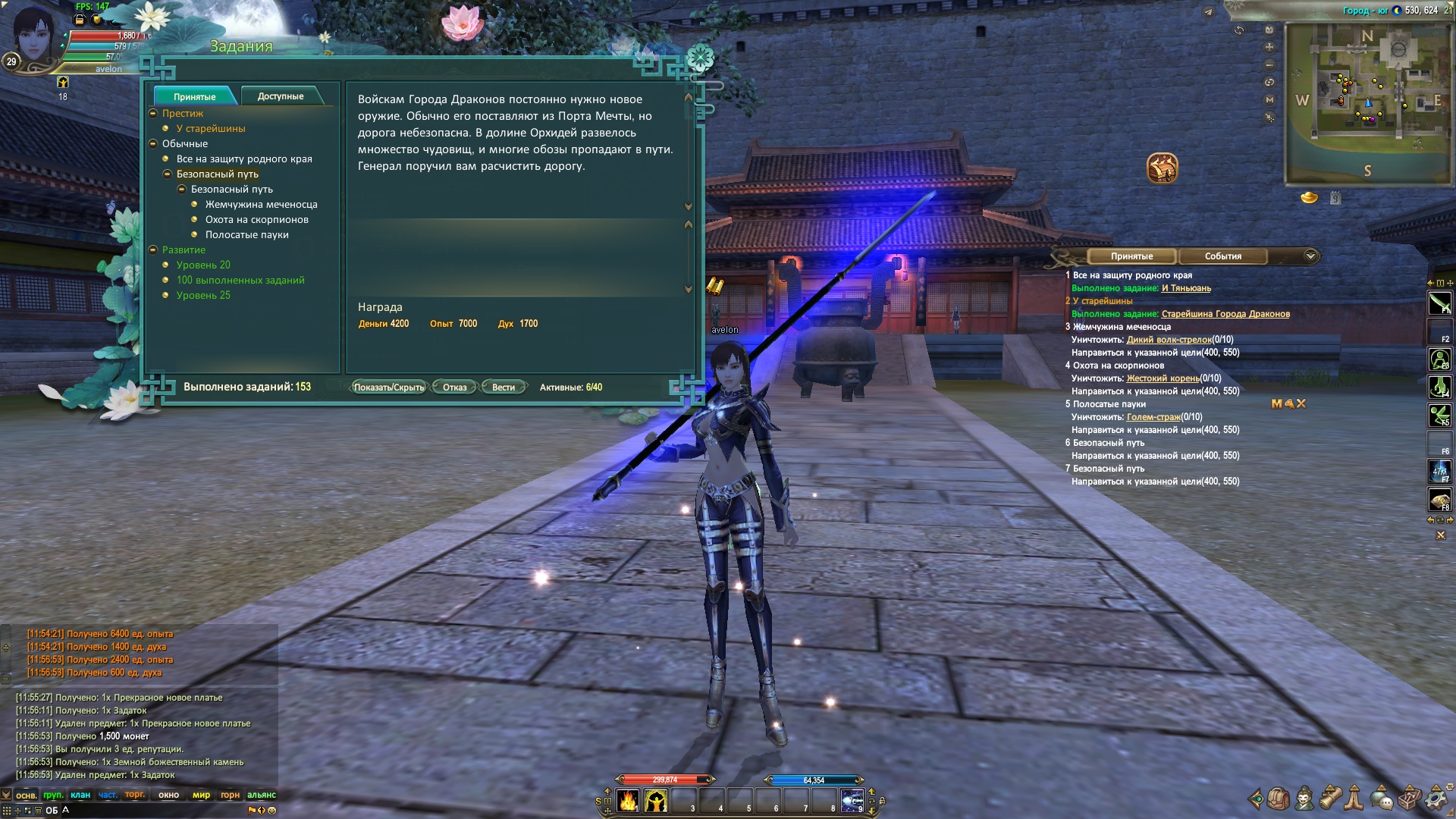Image resolution: width=1456 pixels, height=819 pixels.
Task: Click the Показать/Скрыть button
Action: click(x=389, y=388)
